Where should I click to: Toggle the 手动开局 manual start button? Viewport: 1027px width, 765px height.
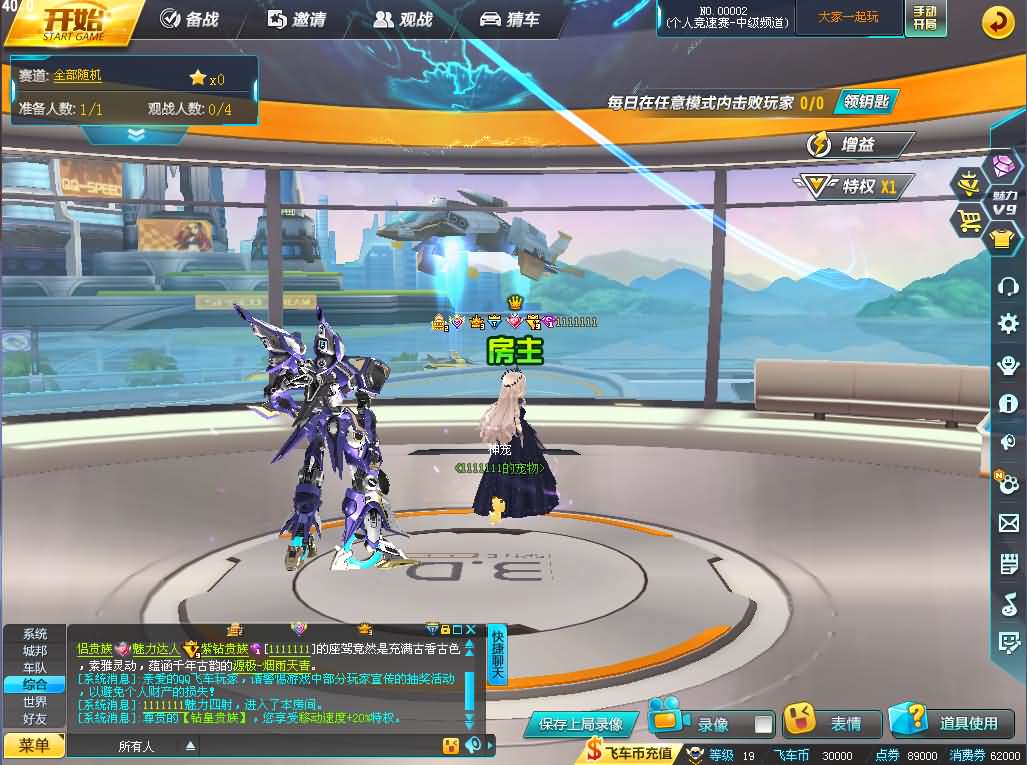point(925,18)
